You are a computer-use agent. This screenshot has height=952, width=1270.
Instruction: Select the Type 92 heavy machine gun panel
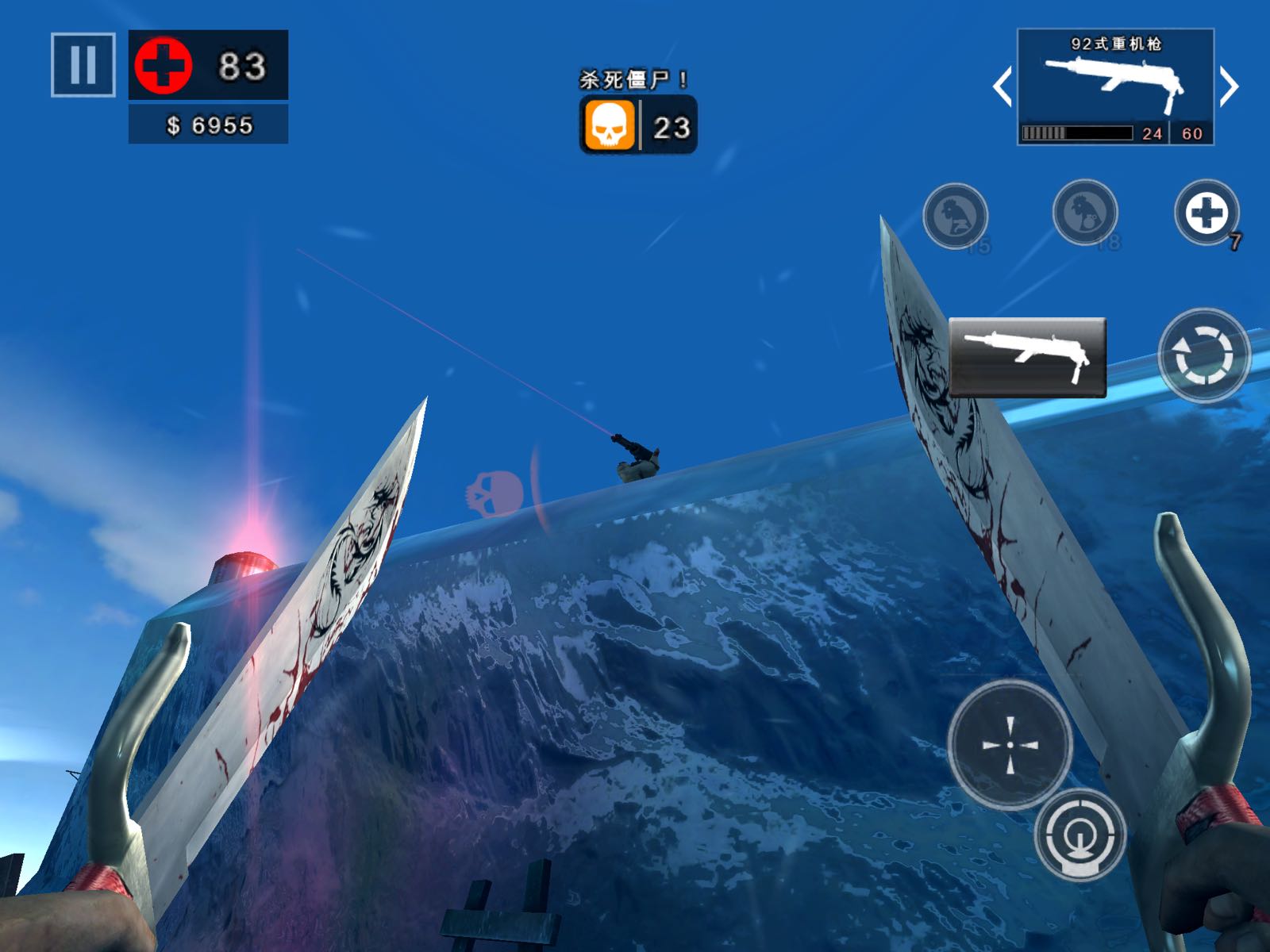pyautogui.click(x=1115, y=86)
